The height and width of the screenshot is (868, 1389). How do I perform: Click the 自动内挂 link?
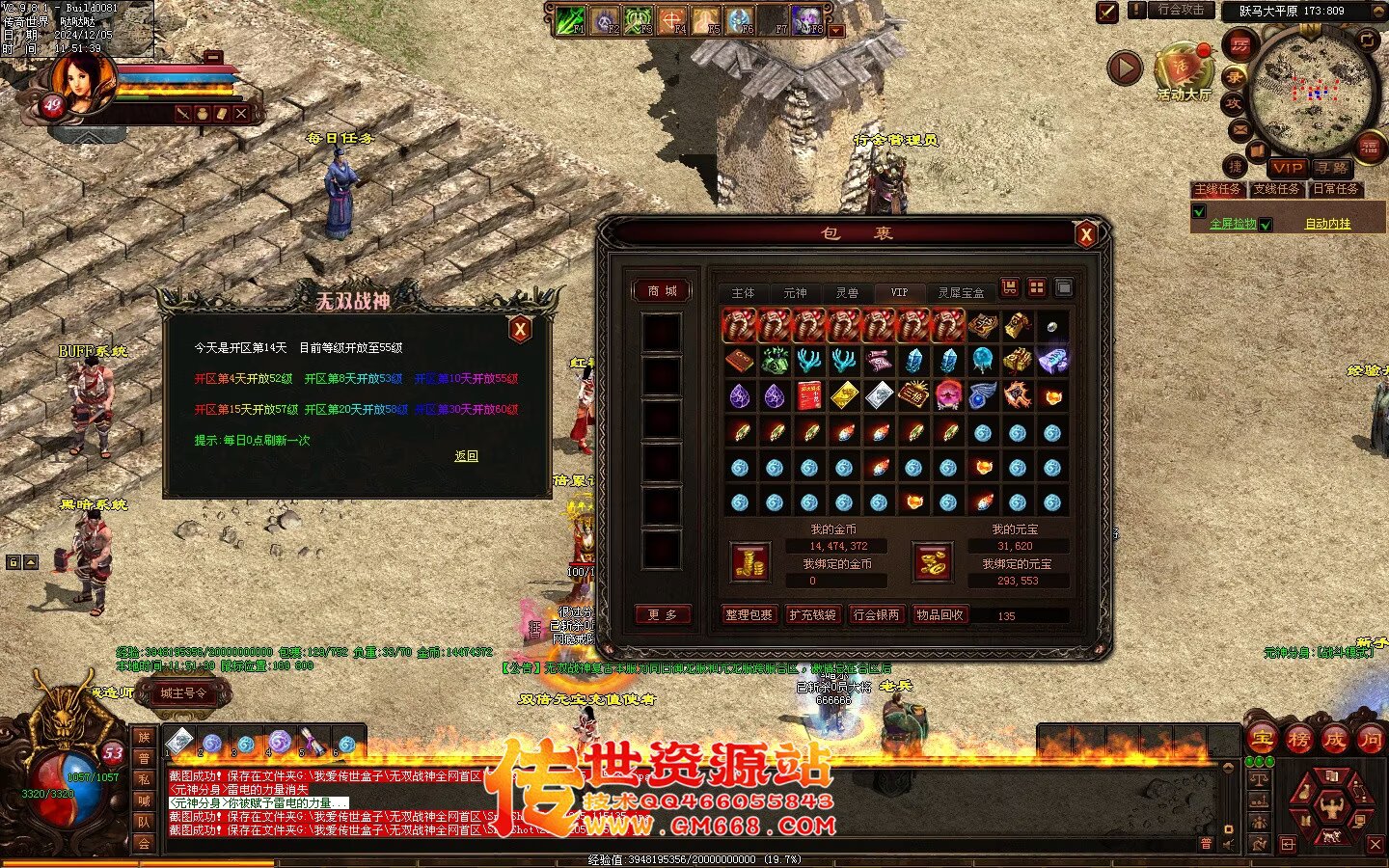(x=1327, y=224)
